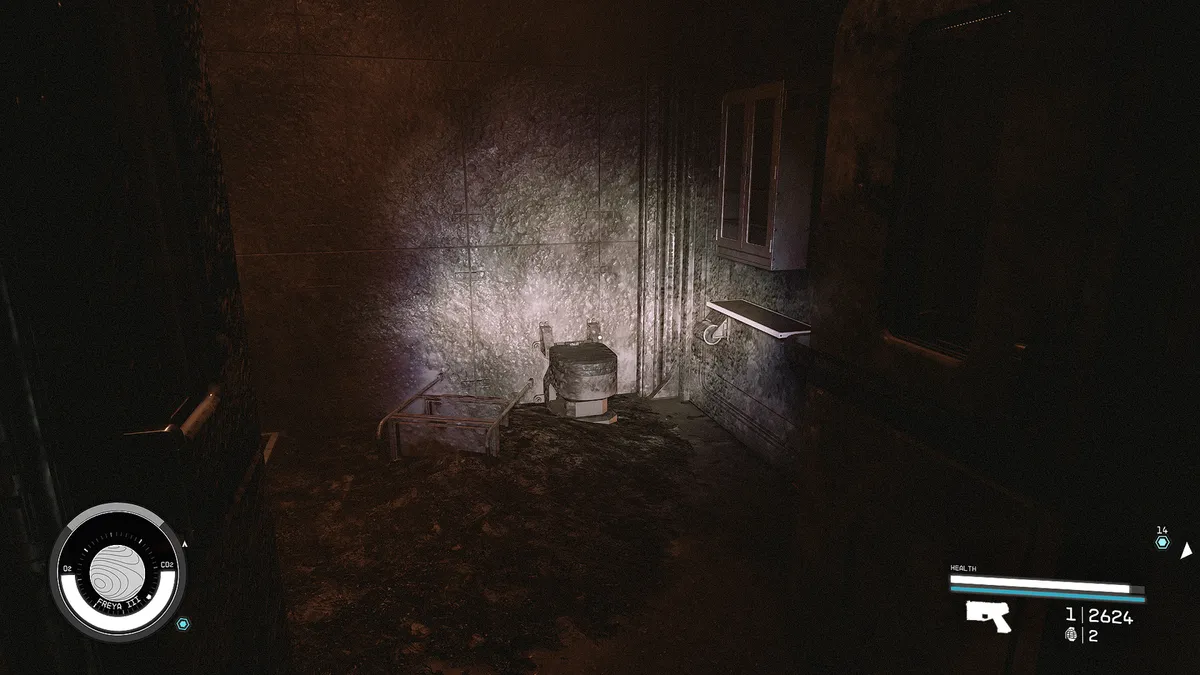
Task: Click the Freya III planet compass
Action: point(118,573)
